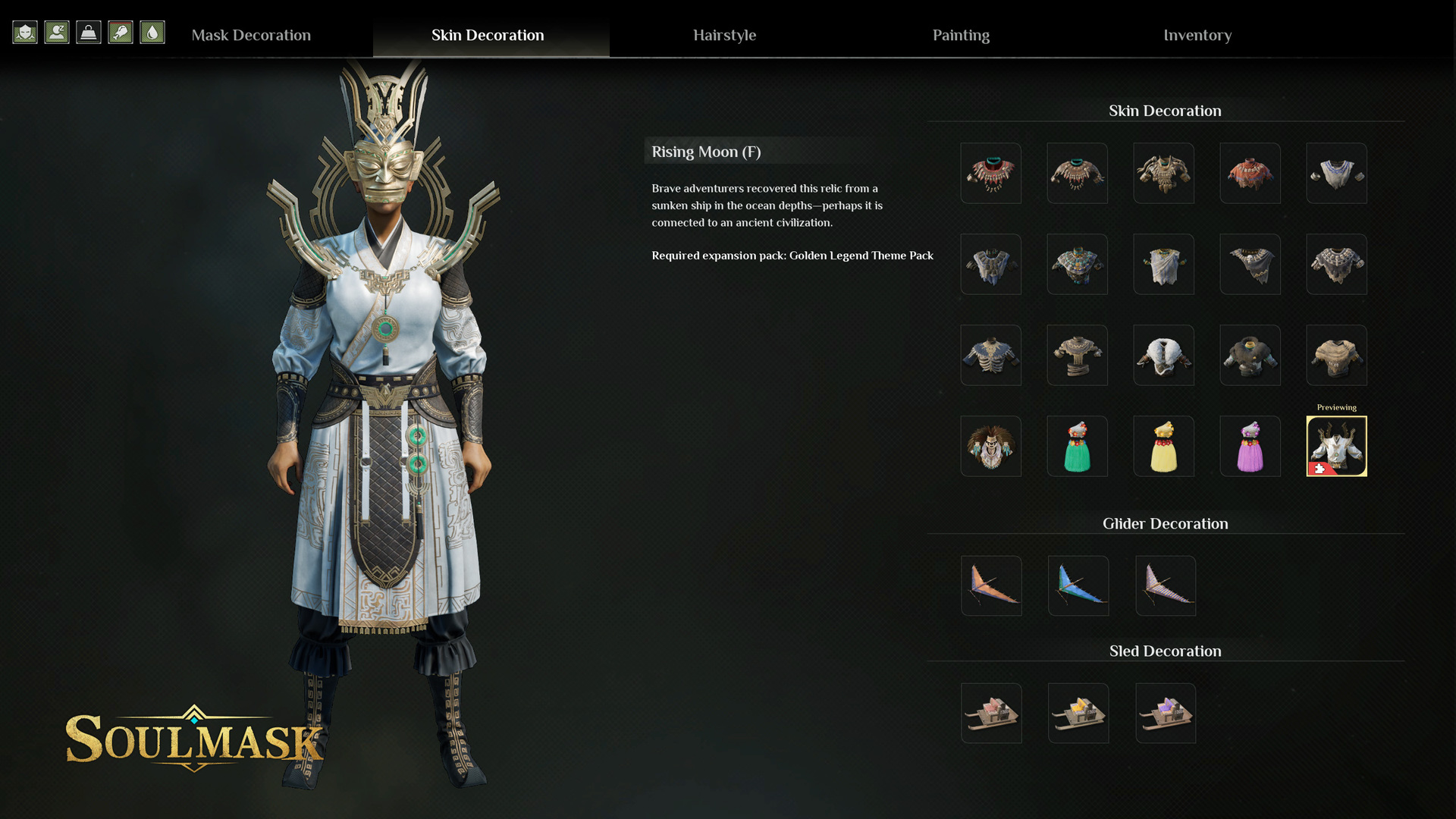This screenshot has width=1456, height=819.
Task: Click the mask status icon top-left
Action: [25, 33]
